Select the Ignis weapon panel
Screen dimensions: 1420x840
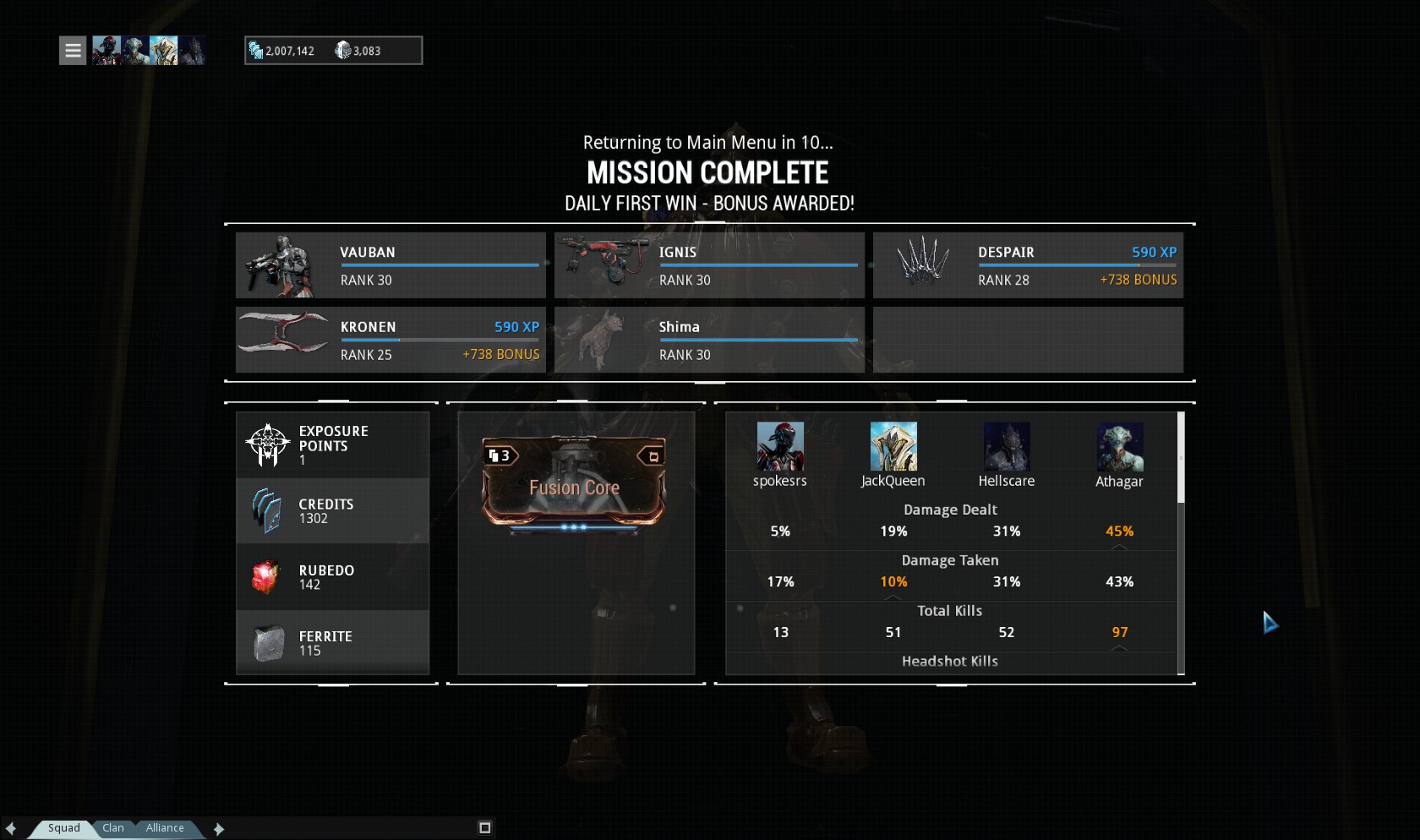(x=709, y=265)
